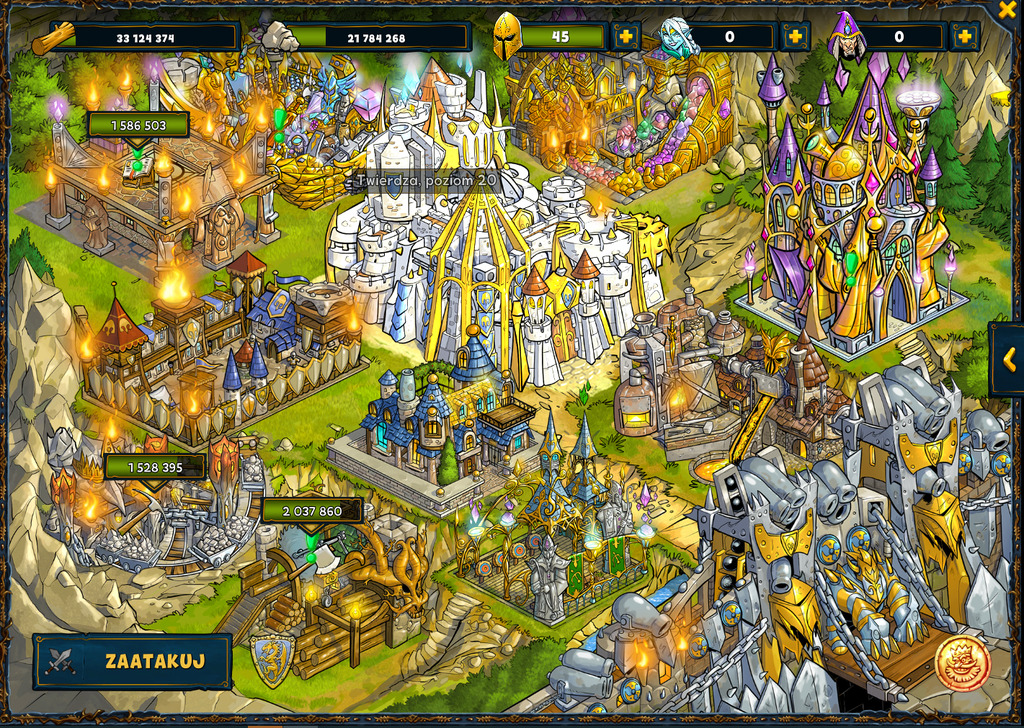Open the orange demon coin icon

point(962,662)
